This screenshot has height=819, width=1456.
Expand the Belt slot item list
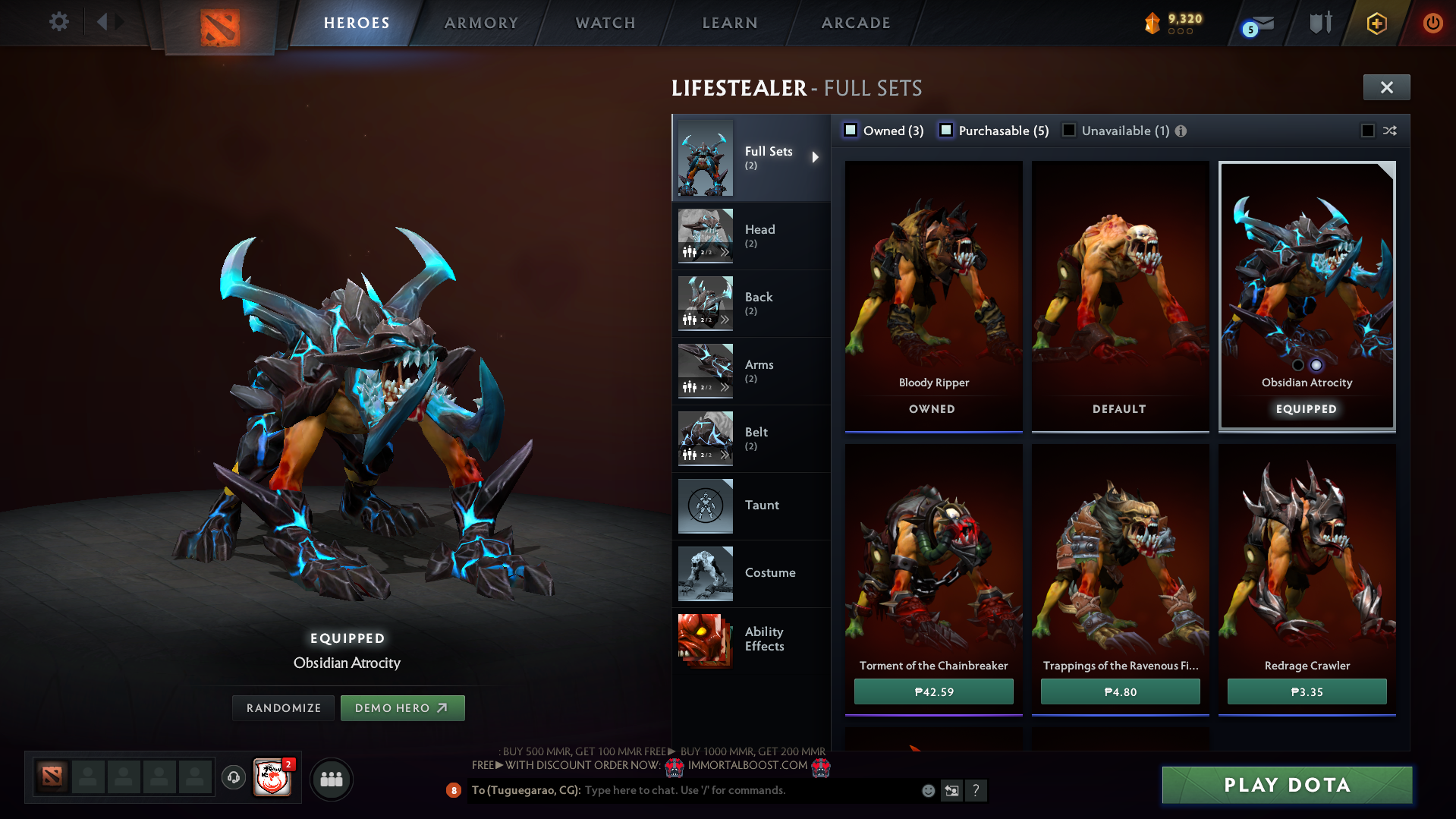[x=726, y=455]
